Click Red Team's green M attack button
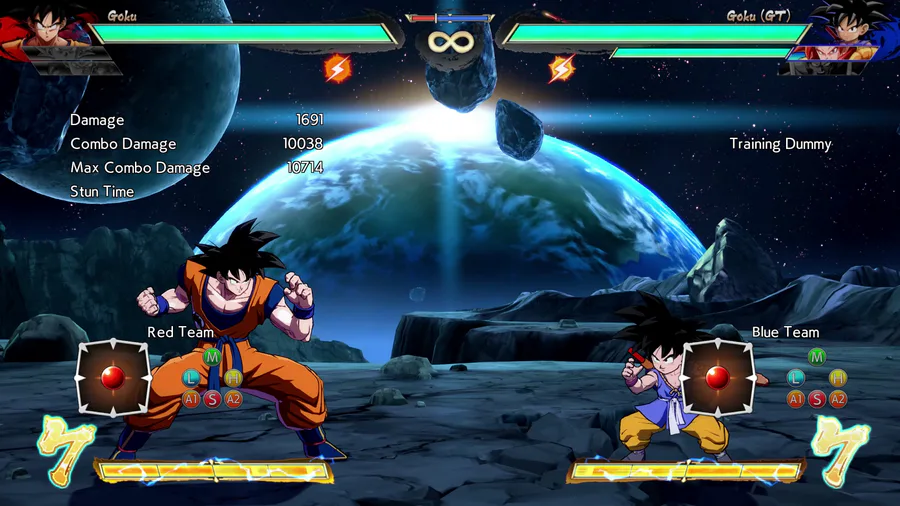 (x=212, y=356)
